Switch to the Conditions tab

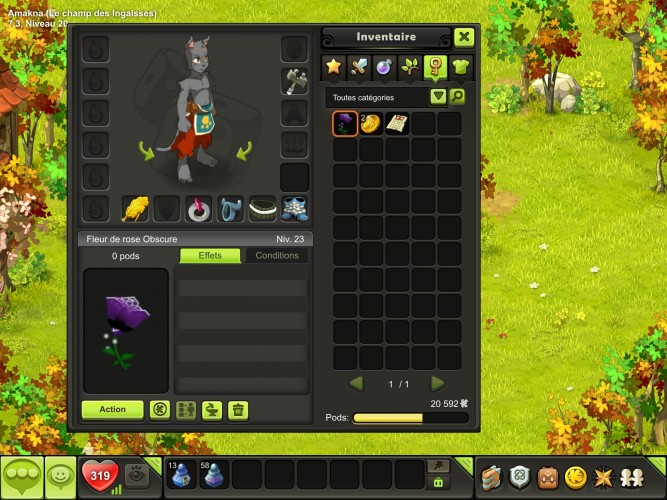[x=277, y=256]
